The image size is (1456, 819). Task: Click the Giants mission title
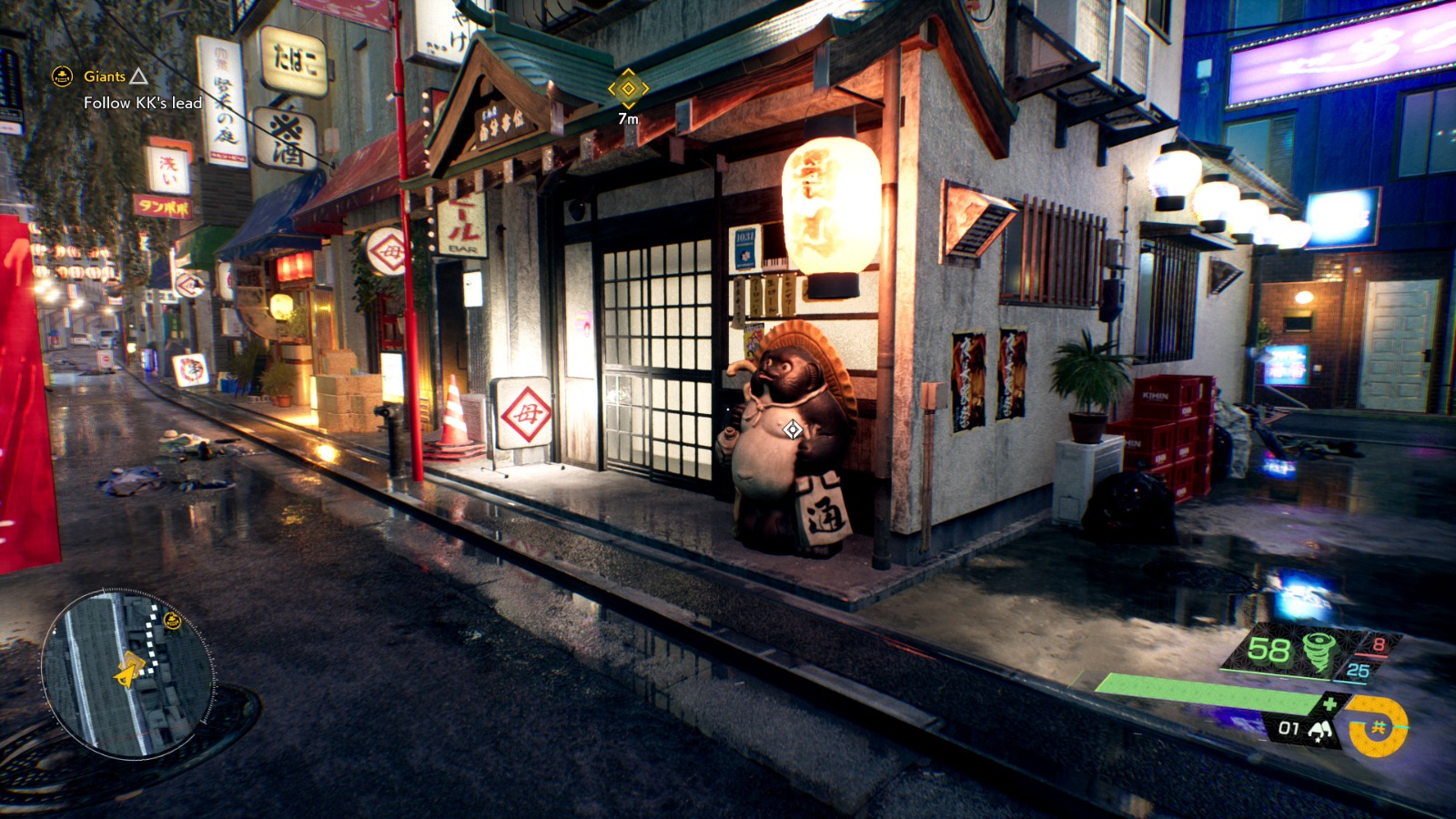point(105,76)
